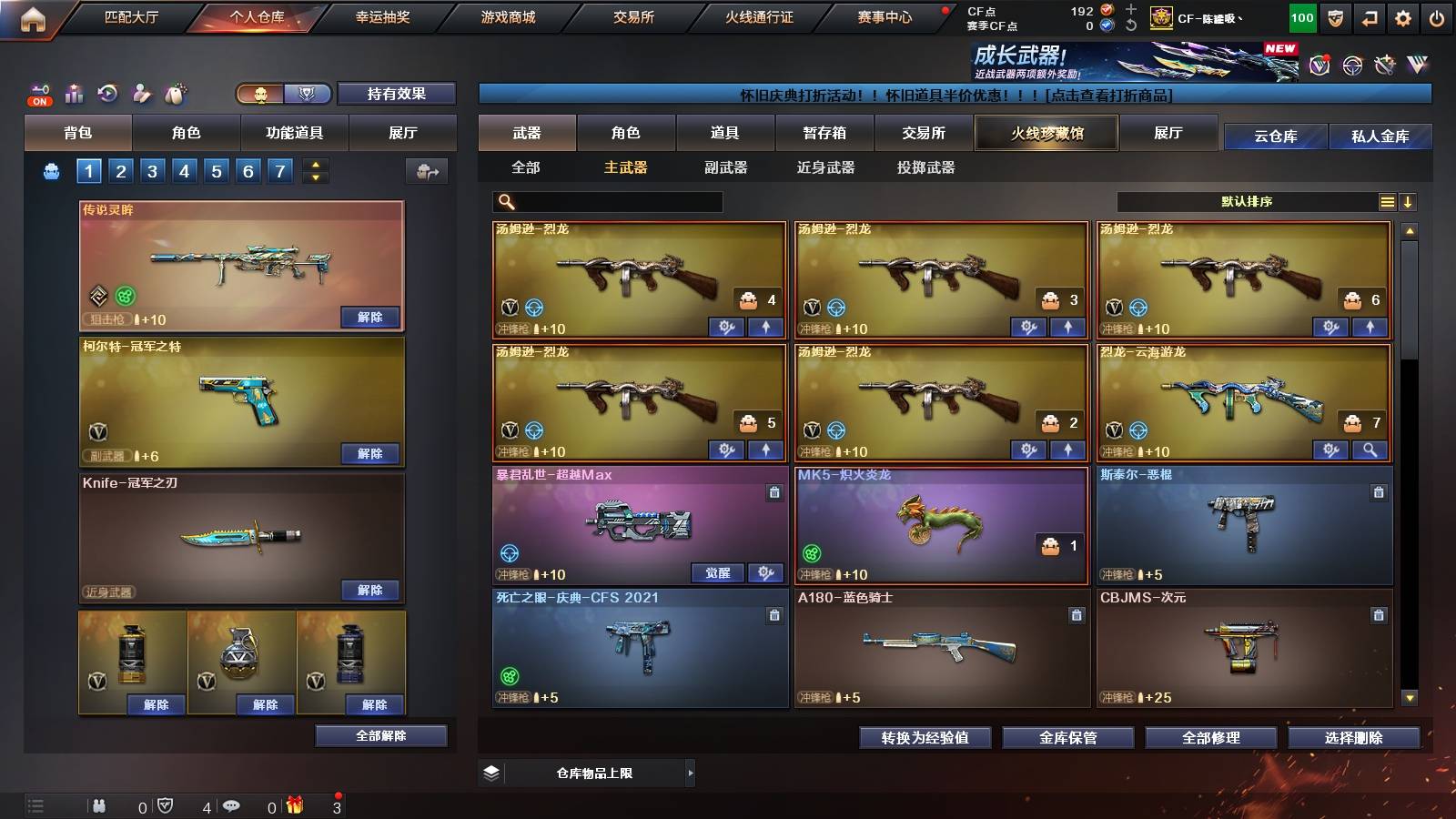
Task: Toggle the ON key switch at top left
Action: click(38, 96)
